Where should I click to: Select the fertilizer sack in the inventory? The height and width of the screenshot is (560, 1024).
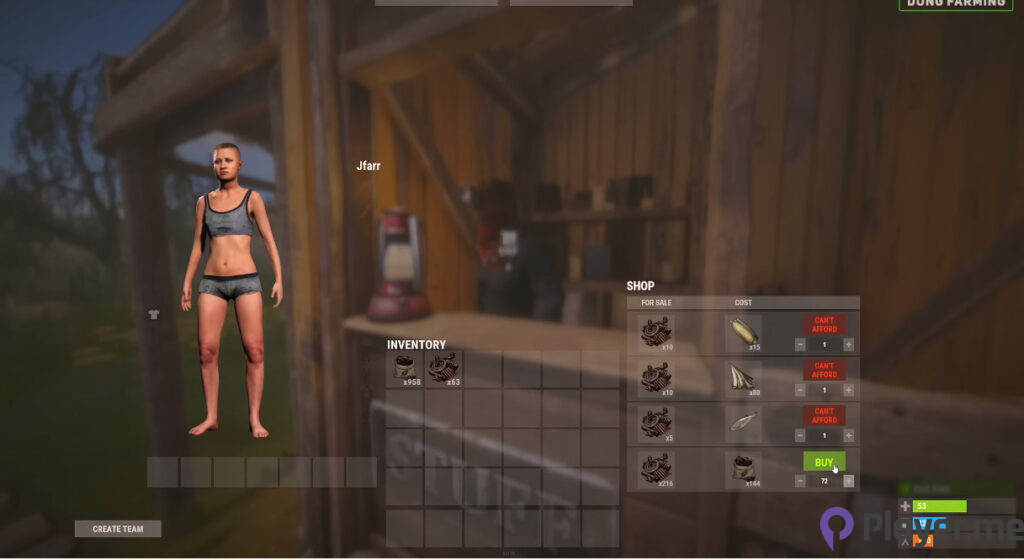tap(404, 367)
